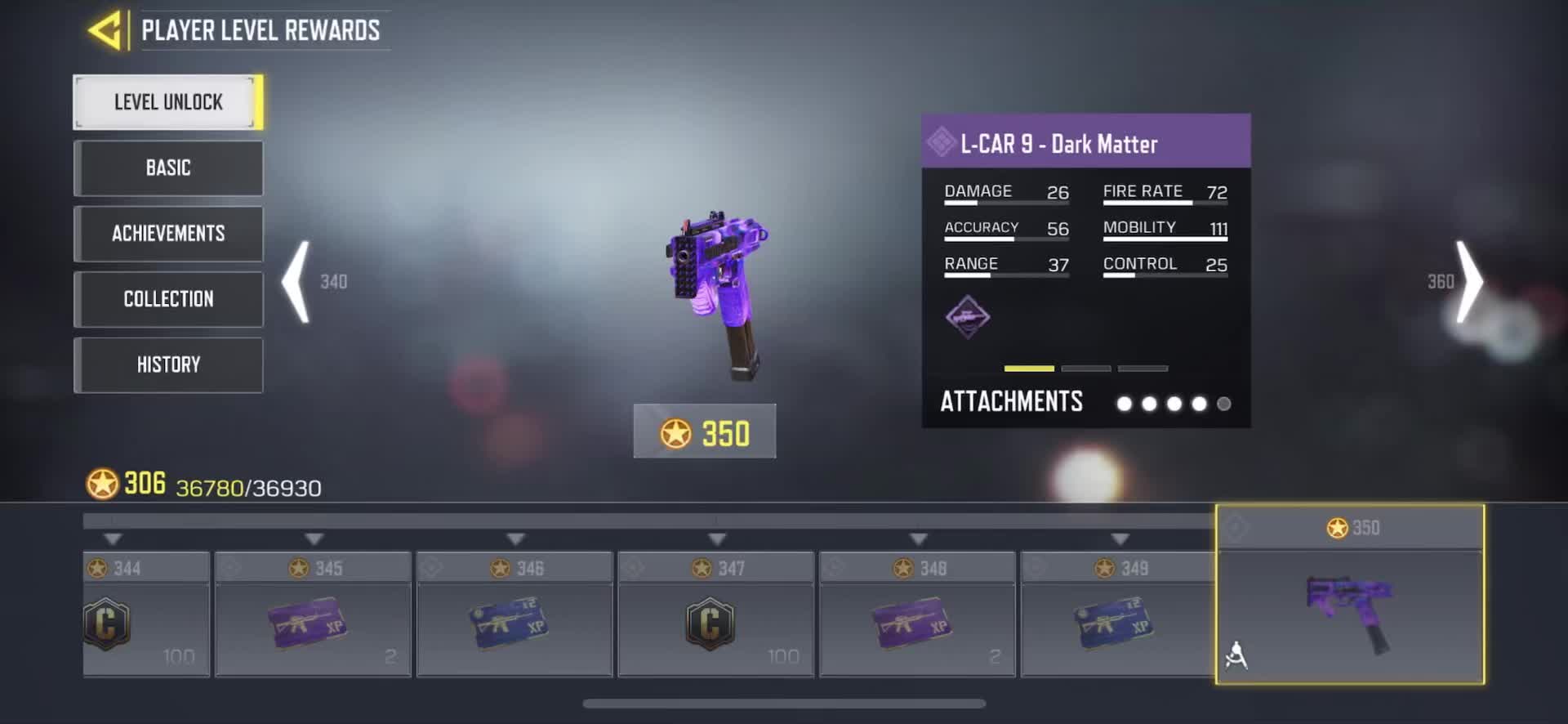
Task: Pick the level 347 COD Points reward
Action: (715, 615)
